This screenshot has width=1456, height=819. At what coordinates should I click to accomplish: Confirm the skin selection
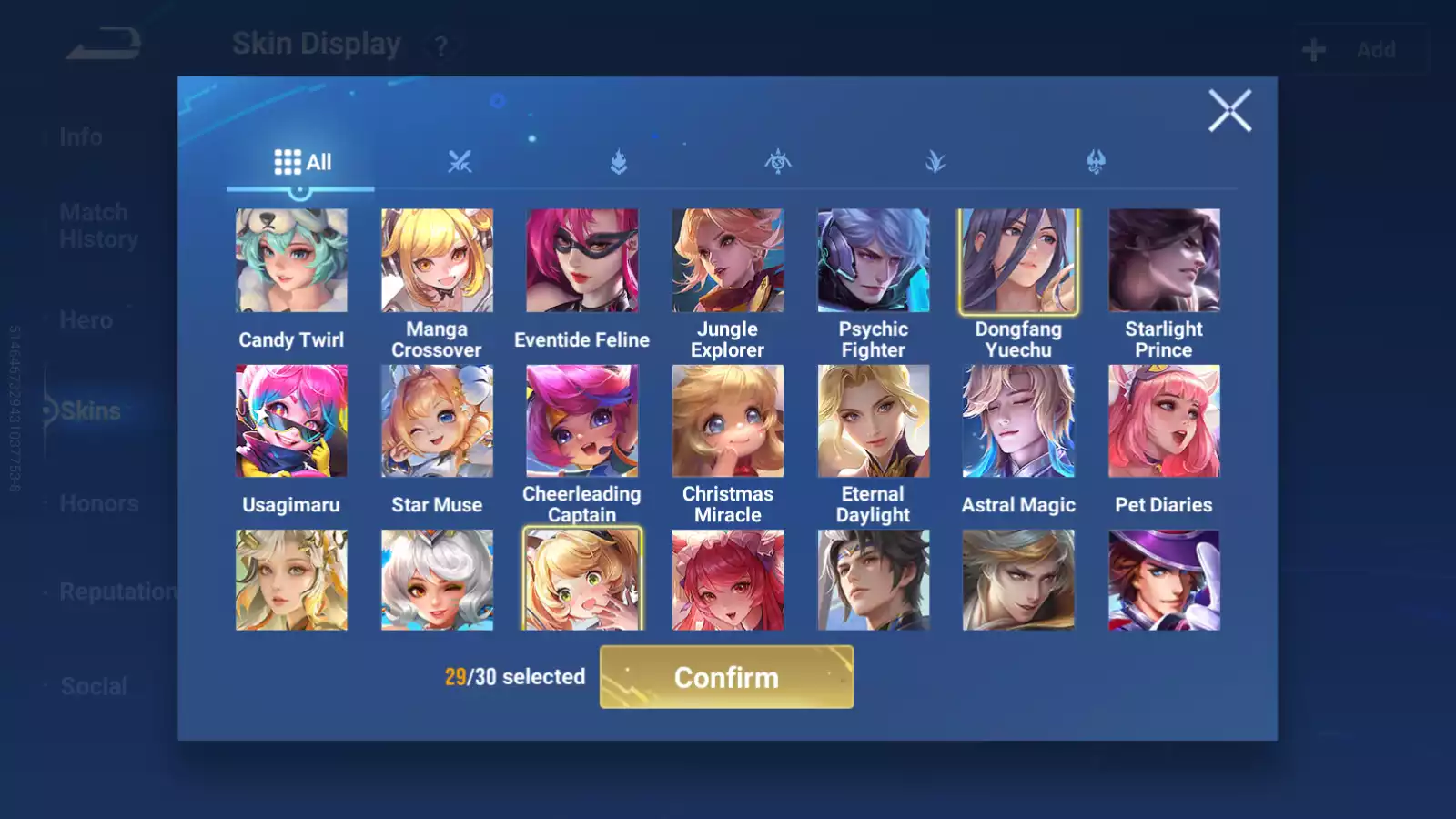click(x=726, y=677)
